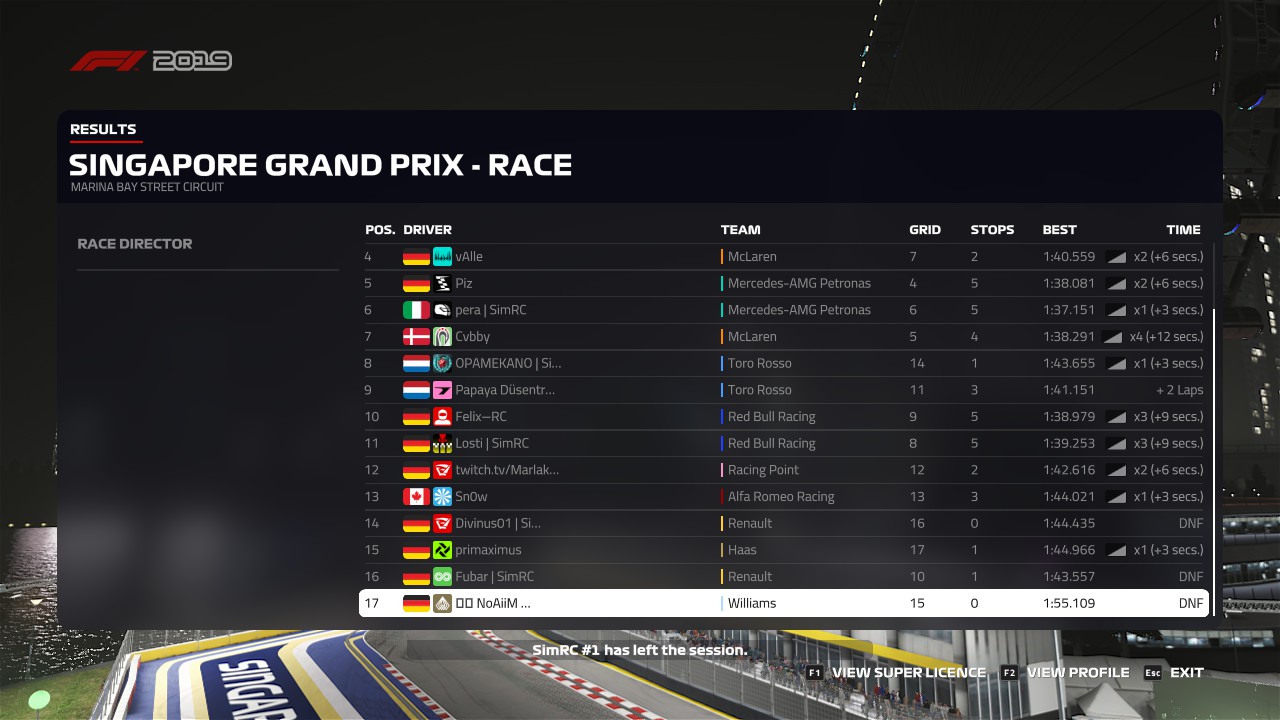
Task: Exit the results screen
Action: tap(1175, 673)
